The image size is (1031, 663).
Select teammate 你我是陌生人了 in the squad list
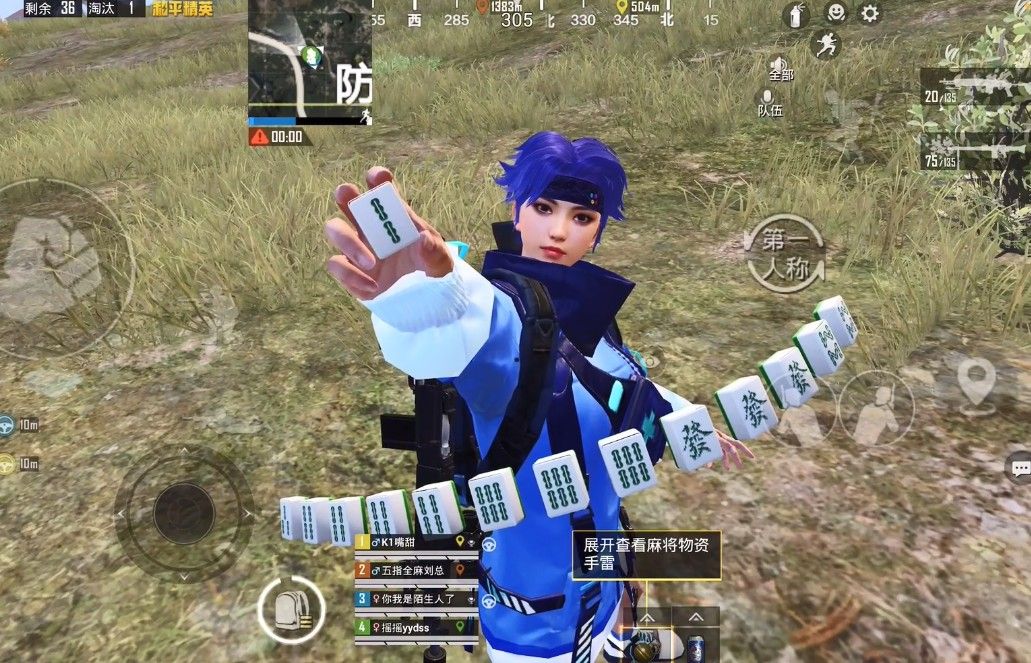tap(416, 598)
